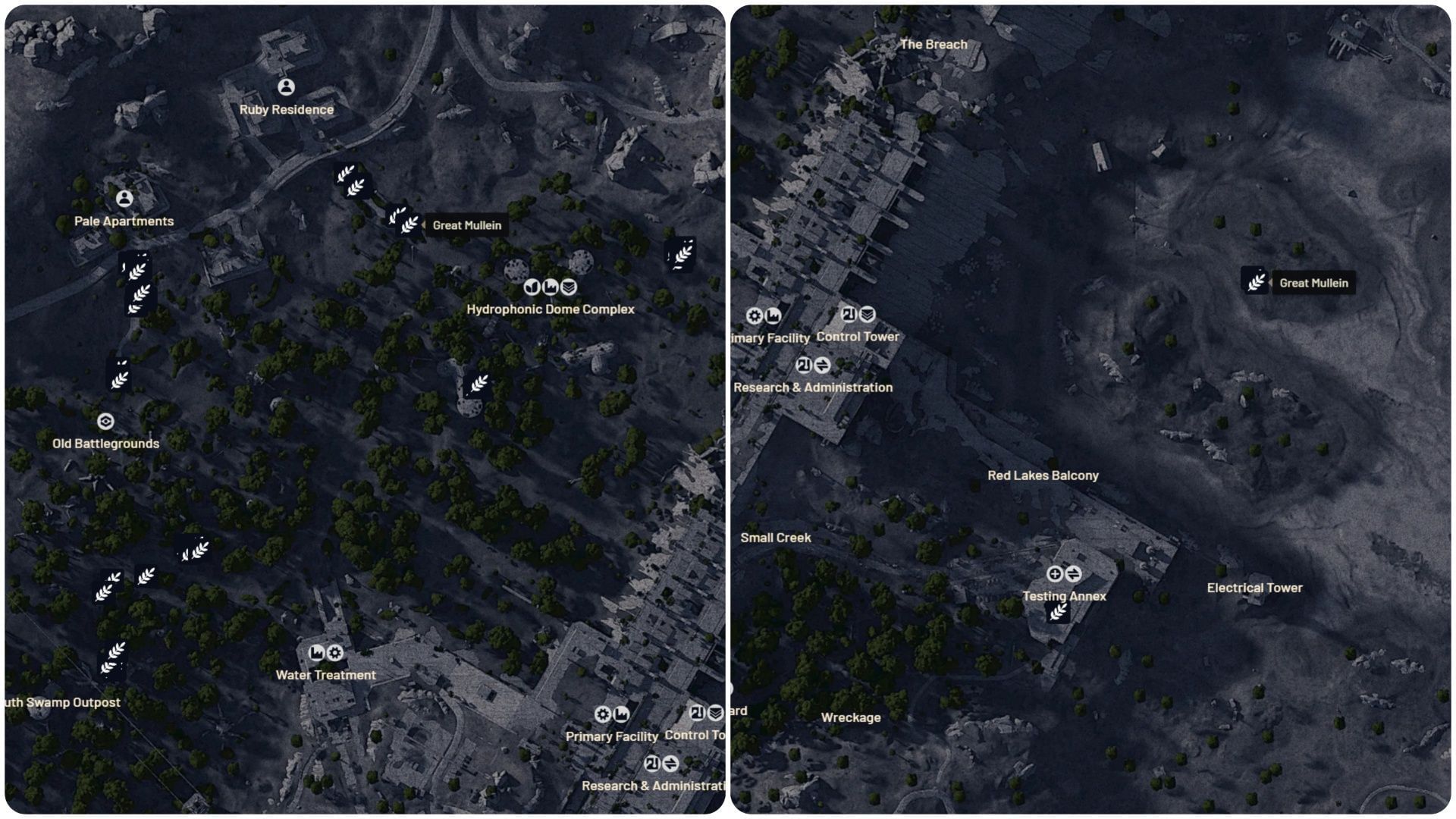
Task: Click the plus icon at Testing Annex
Action: point(1054,574)
